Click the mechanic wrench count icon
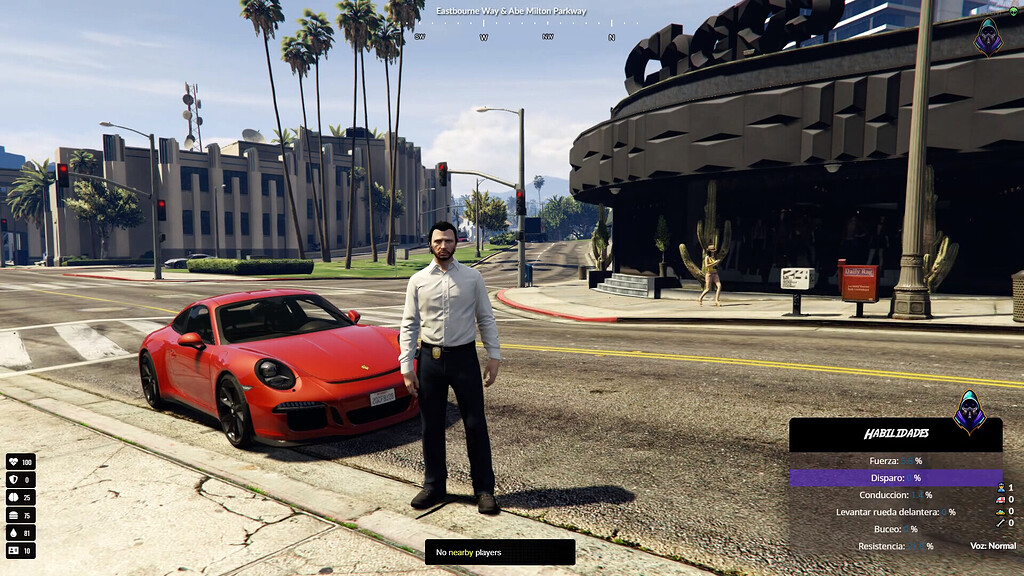The image size is (1024, 576). tap(1000, 523)
